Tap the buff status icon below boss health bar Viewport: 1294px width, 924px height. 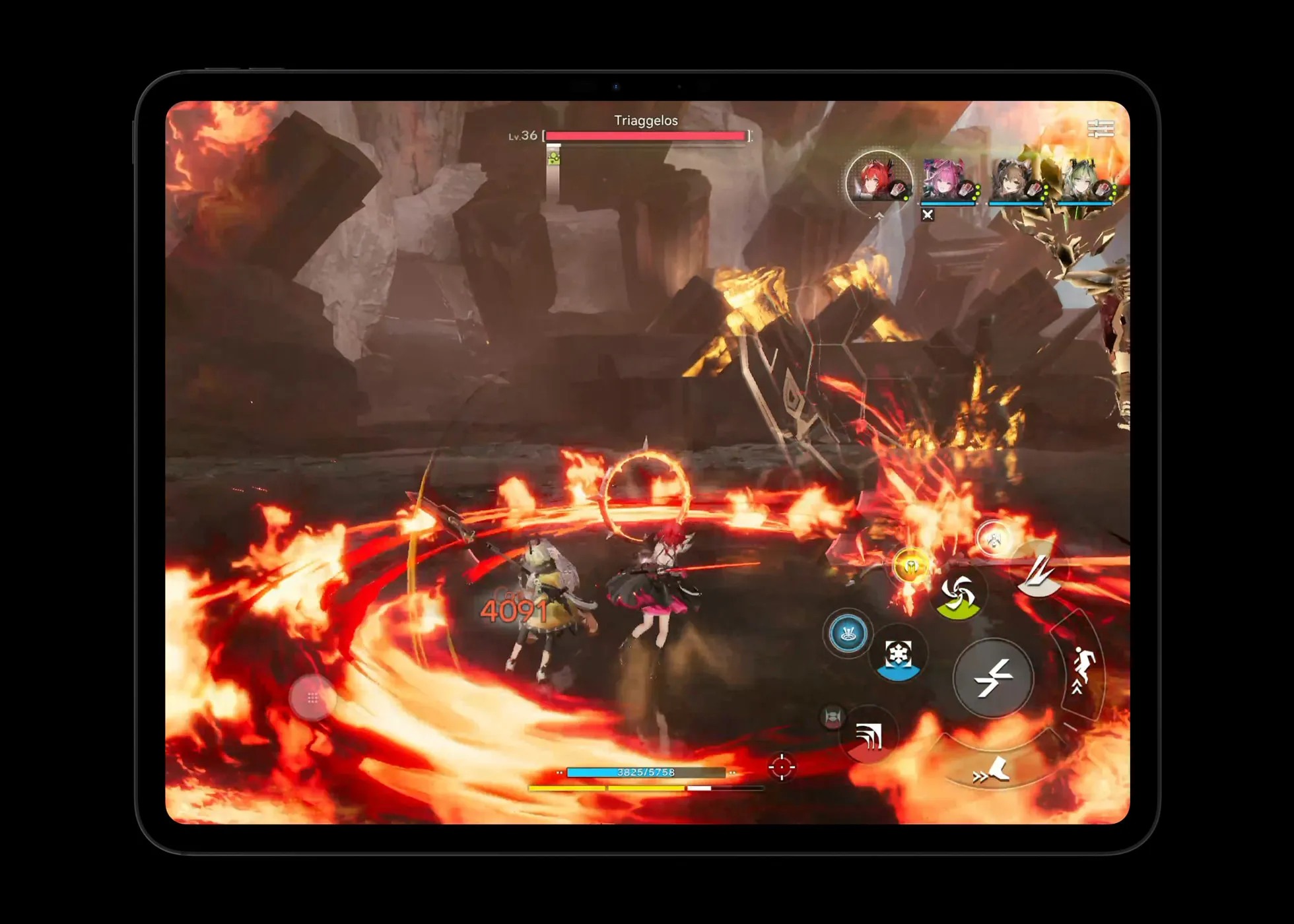[553, 158]
